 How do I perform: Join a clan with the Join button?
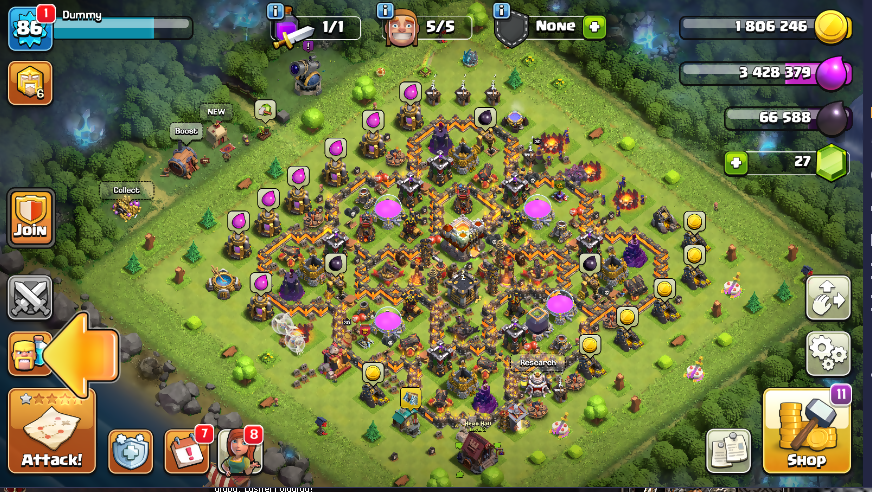(x=30, y=213)
